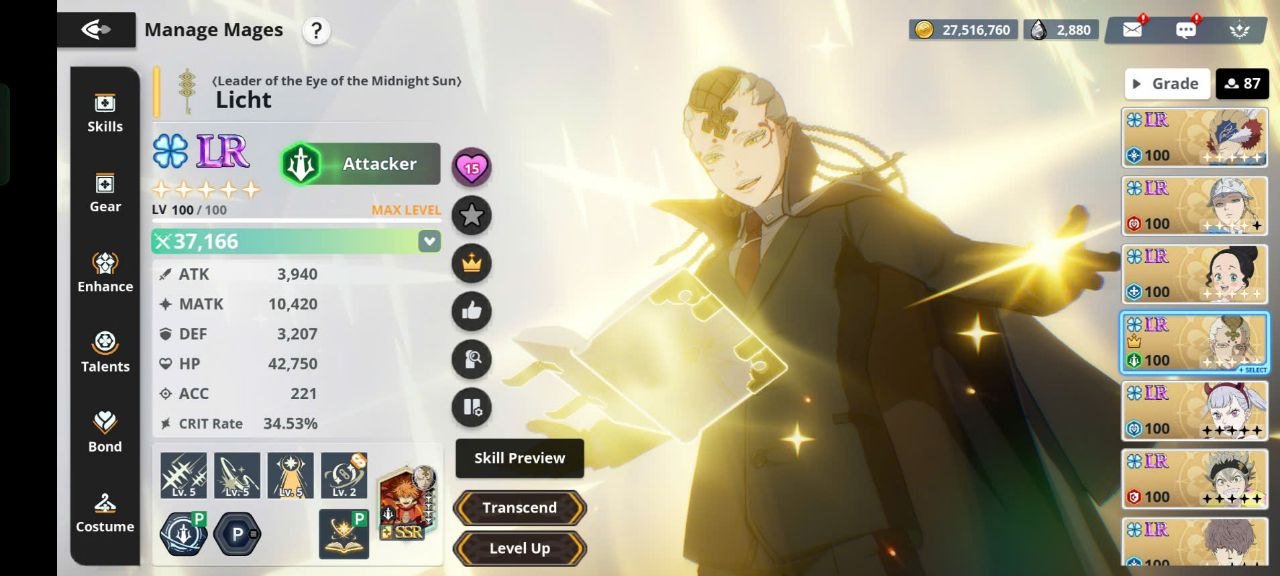
Task: Tap the thumbs-up recommend icon
Action: 471,311
